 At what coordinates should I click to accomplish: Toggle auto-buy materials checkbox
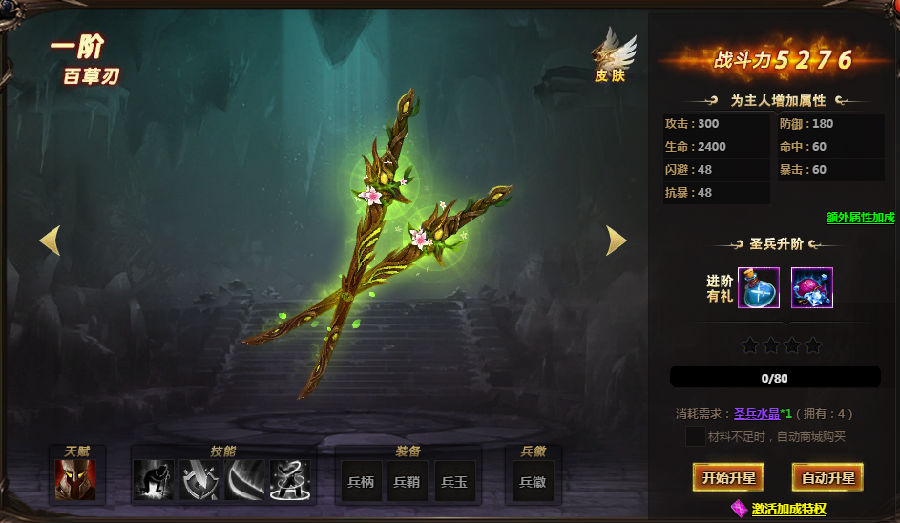[694, 436]
